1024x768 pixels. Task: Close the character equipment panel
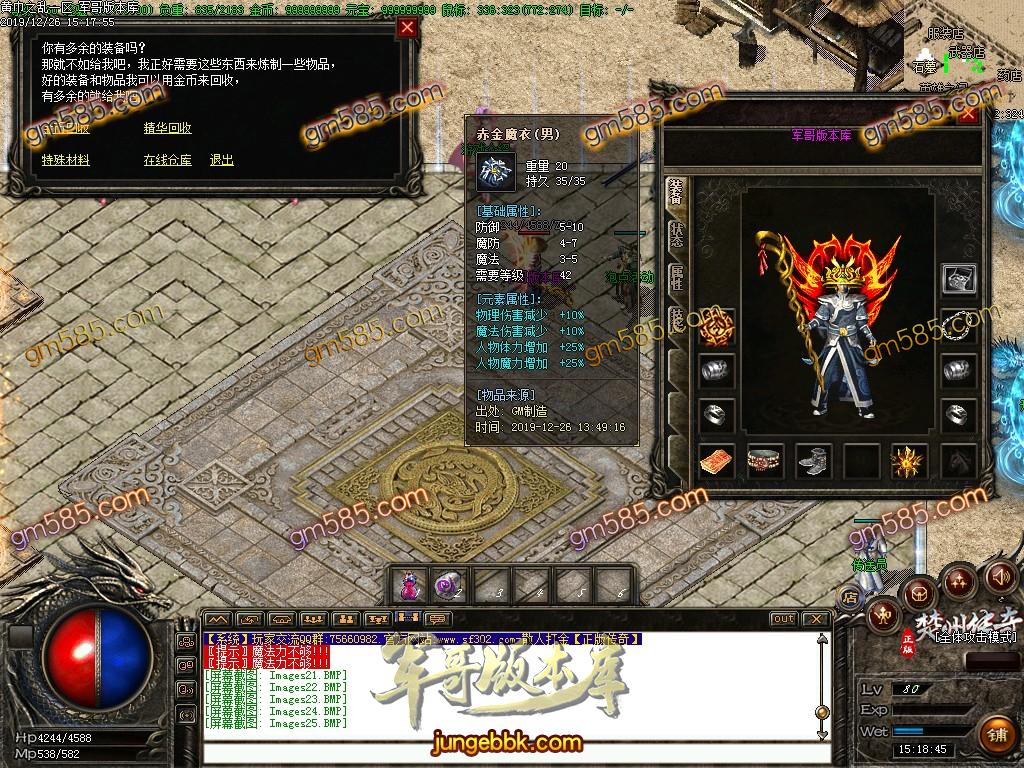pos(967,113)
